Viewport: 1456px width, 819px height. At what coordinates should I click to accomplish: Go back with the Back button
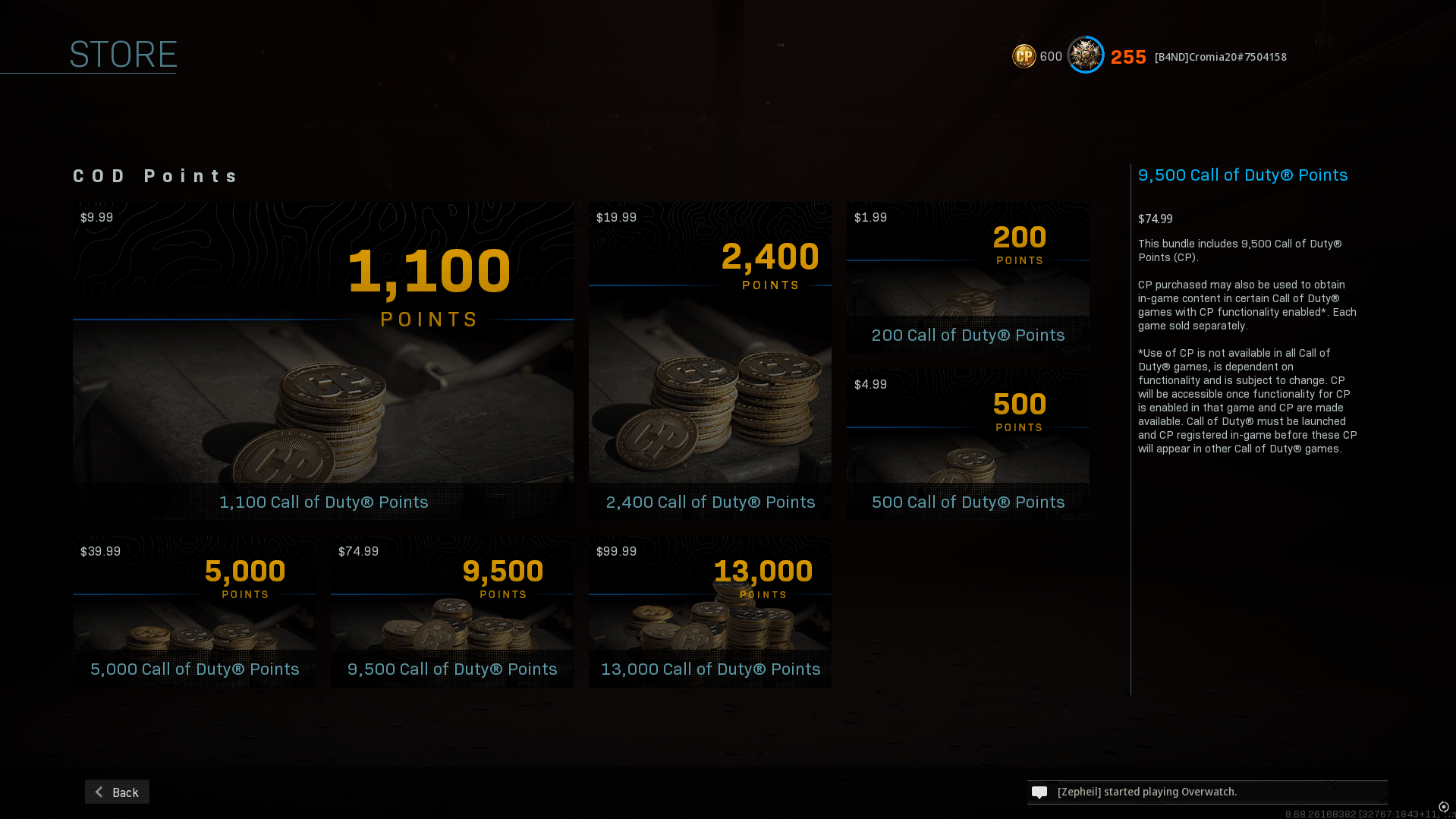click(117, 792)
